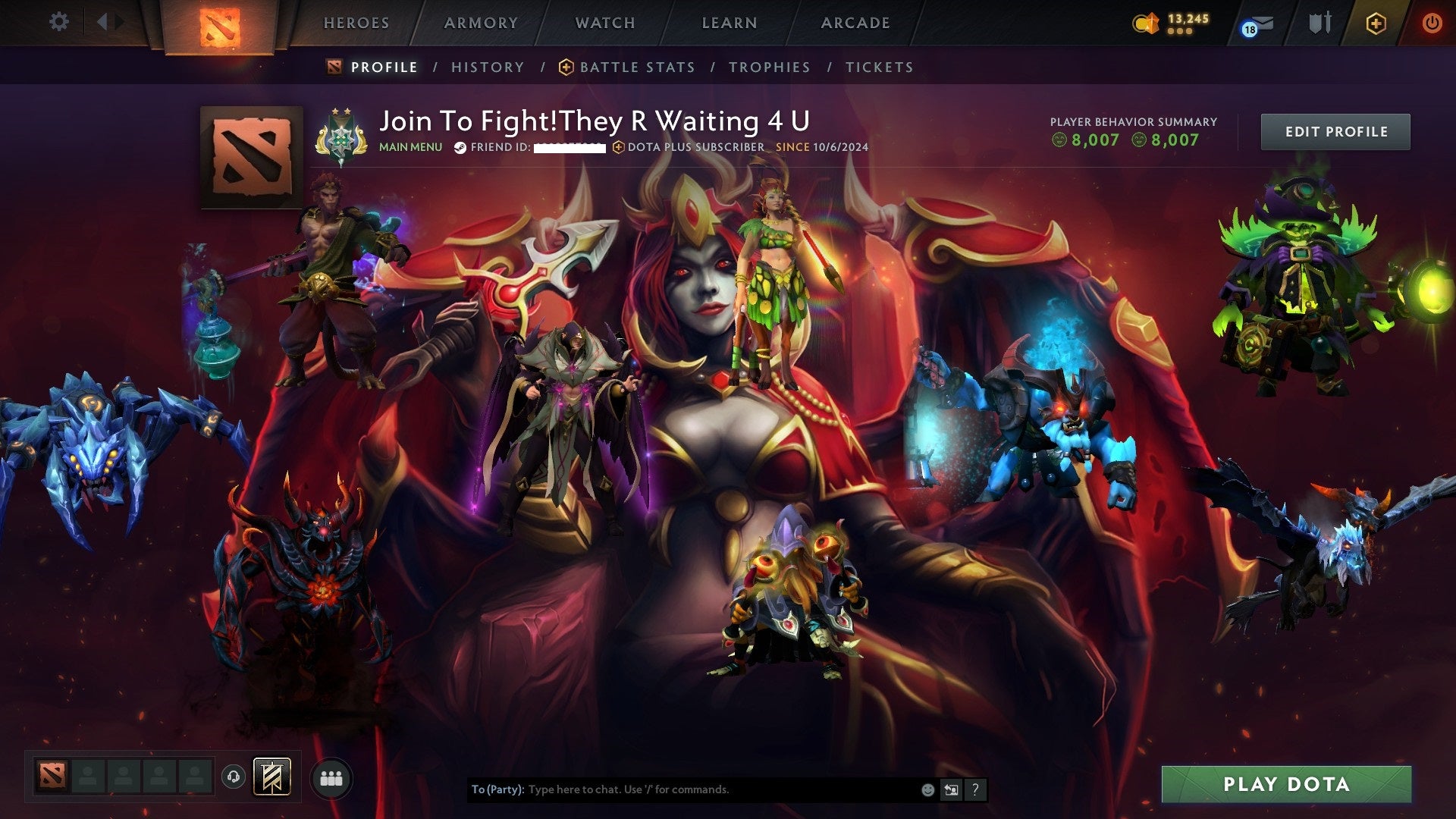Toggle the emoticon picker in chat bar
This screenshot has height=819, width=1456.
click(927, 789)
